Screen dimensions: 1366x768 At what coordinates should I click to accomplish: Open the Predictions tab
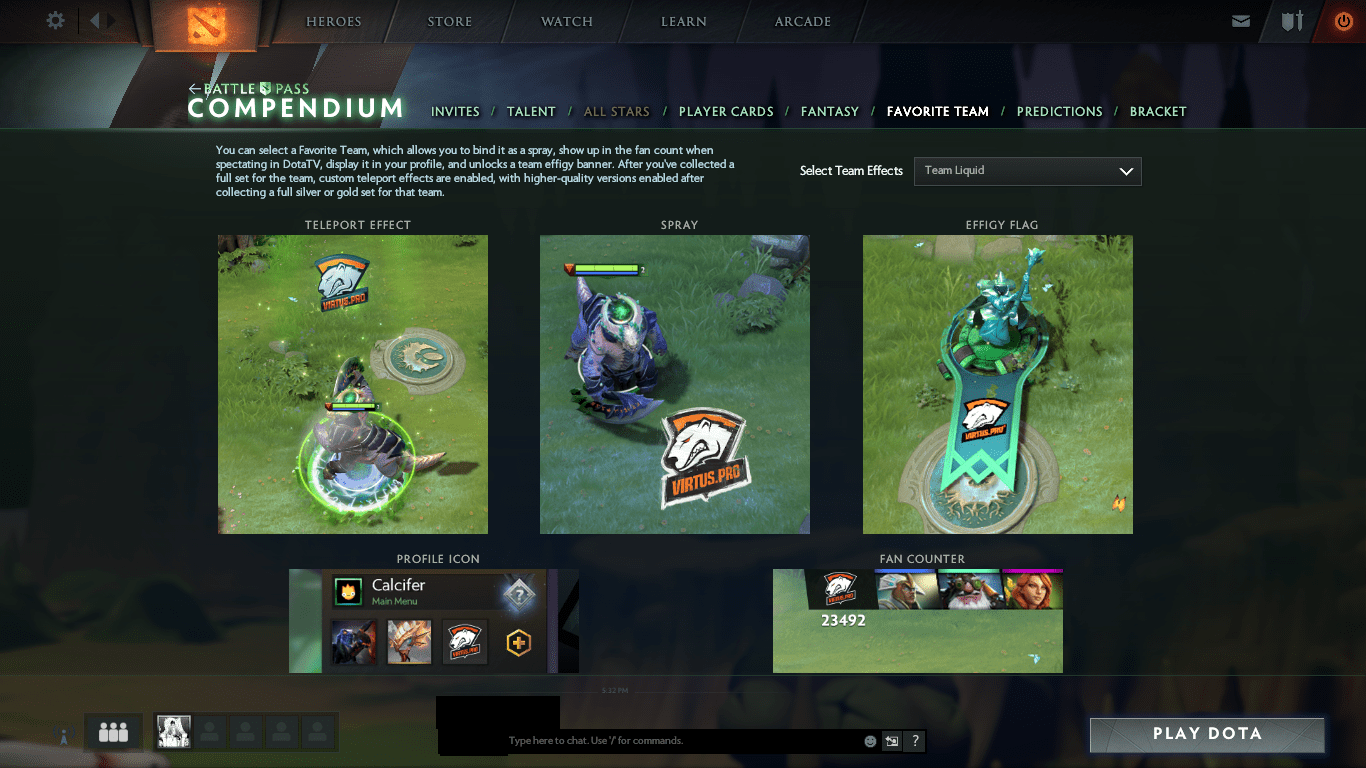pyautogui.click(x=1059, y=112)
